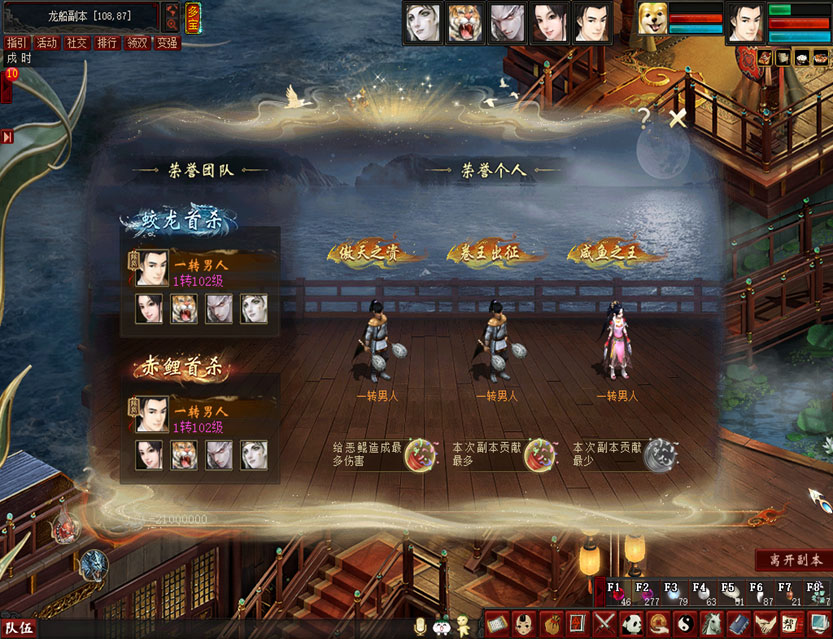
Task: Open the crossed swords combat icon
Action: pos(604,624)
